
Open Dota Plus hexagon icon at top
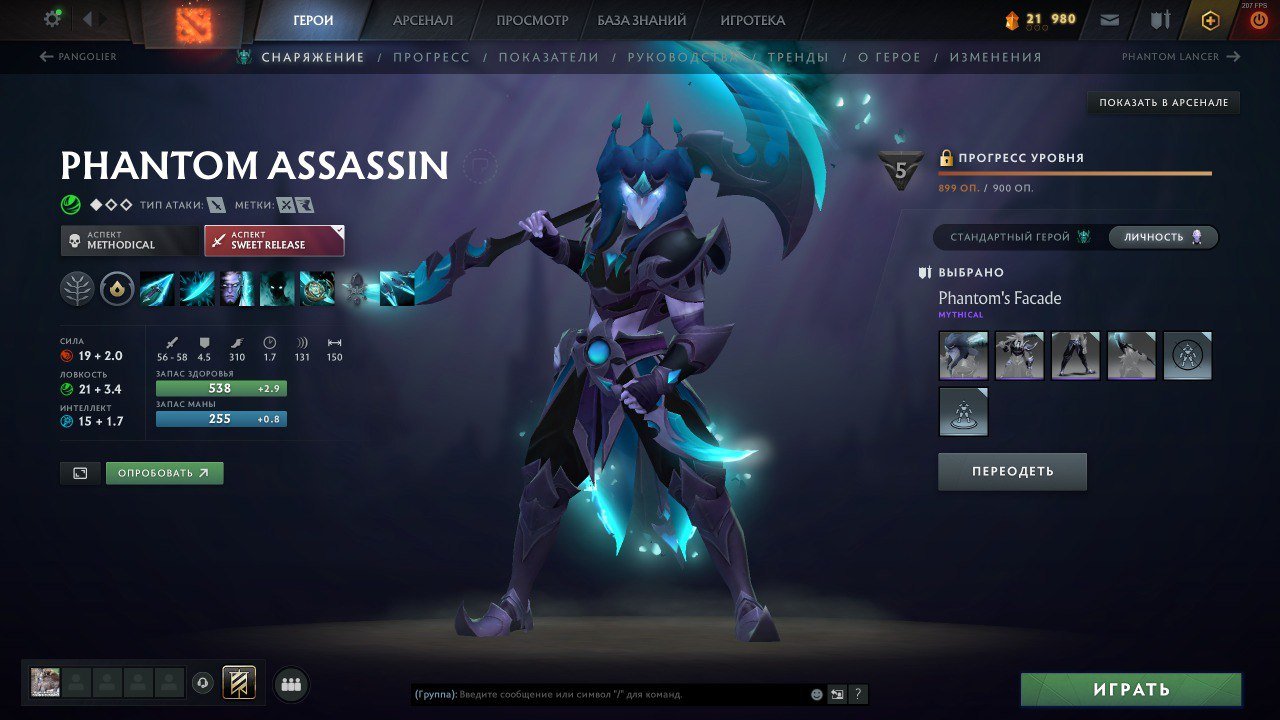coord(1210,18)
